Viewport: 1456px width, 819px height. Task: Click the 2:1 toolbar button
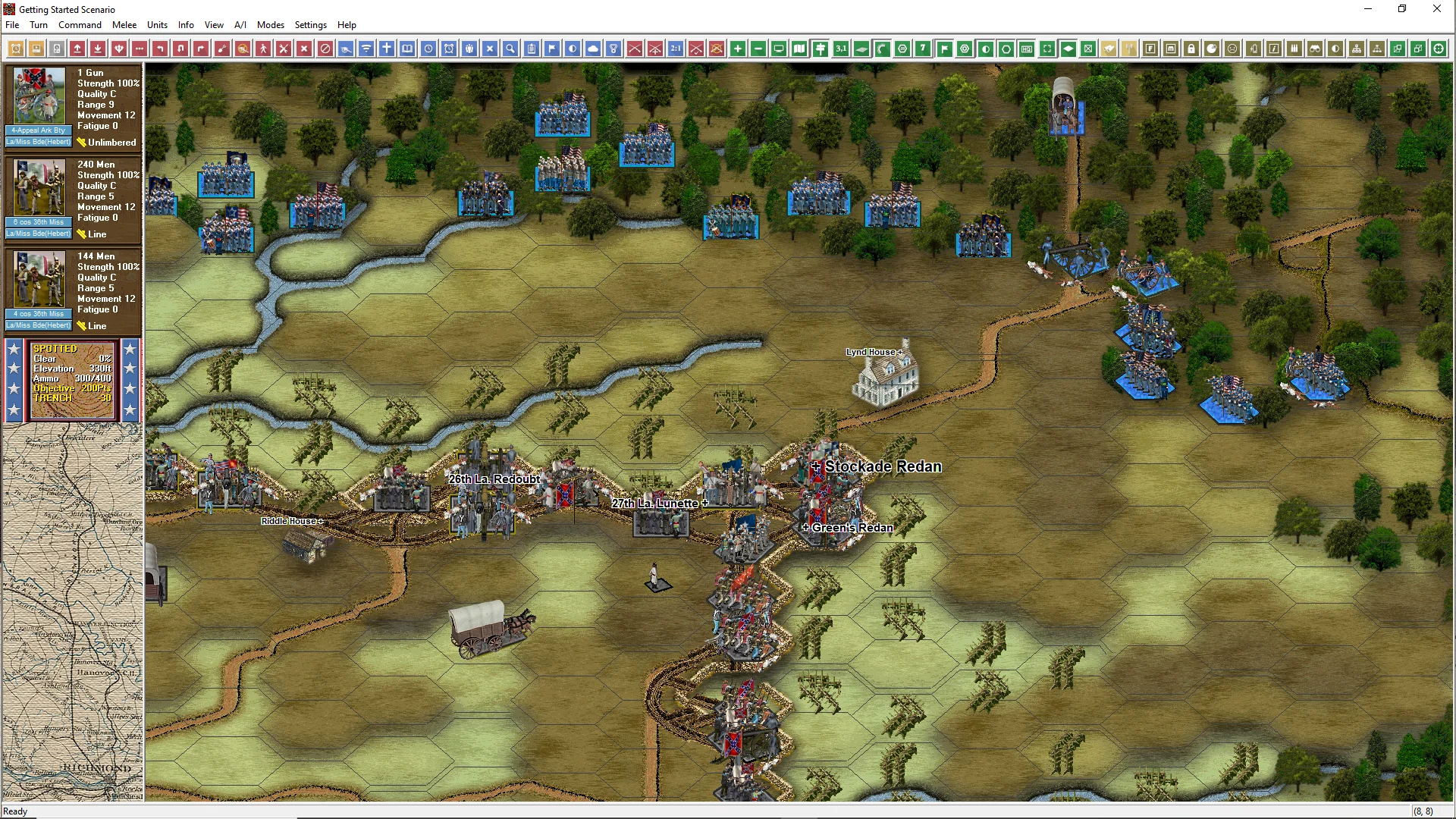coord(676,49)
